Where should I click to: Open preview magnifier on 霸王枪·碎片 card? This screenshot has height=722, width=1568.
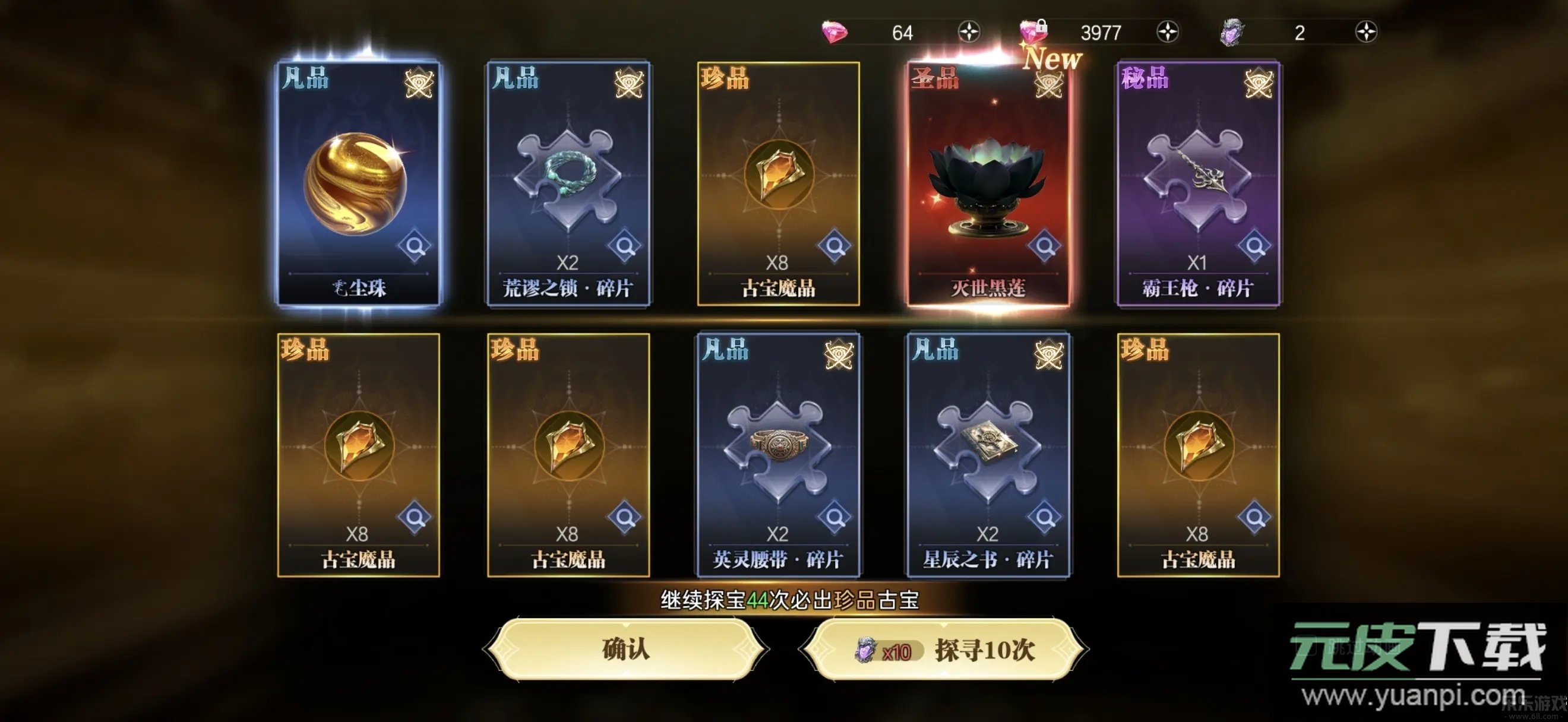1254,246
